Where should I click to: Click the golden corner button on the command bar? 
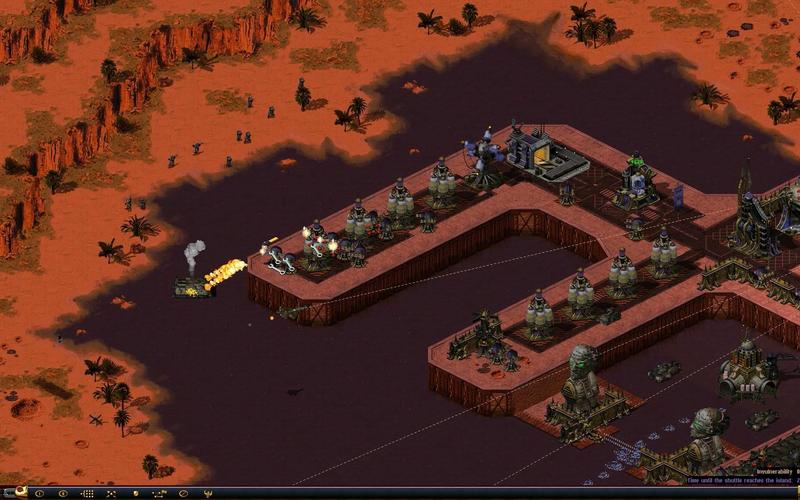20,492
